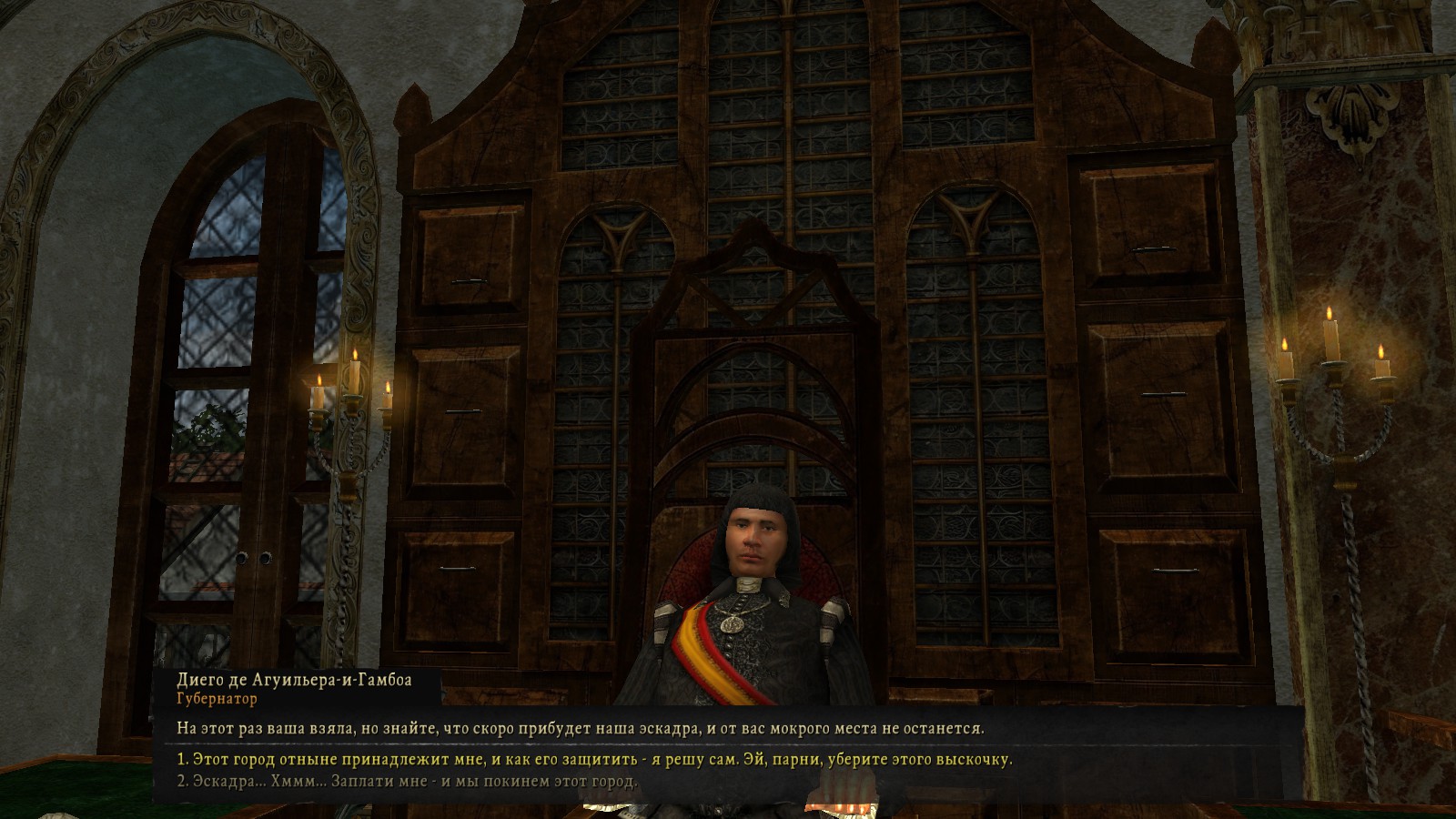Select the reply demanding payment to leave
This screenshot has width=1456, height=819.
407,782
